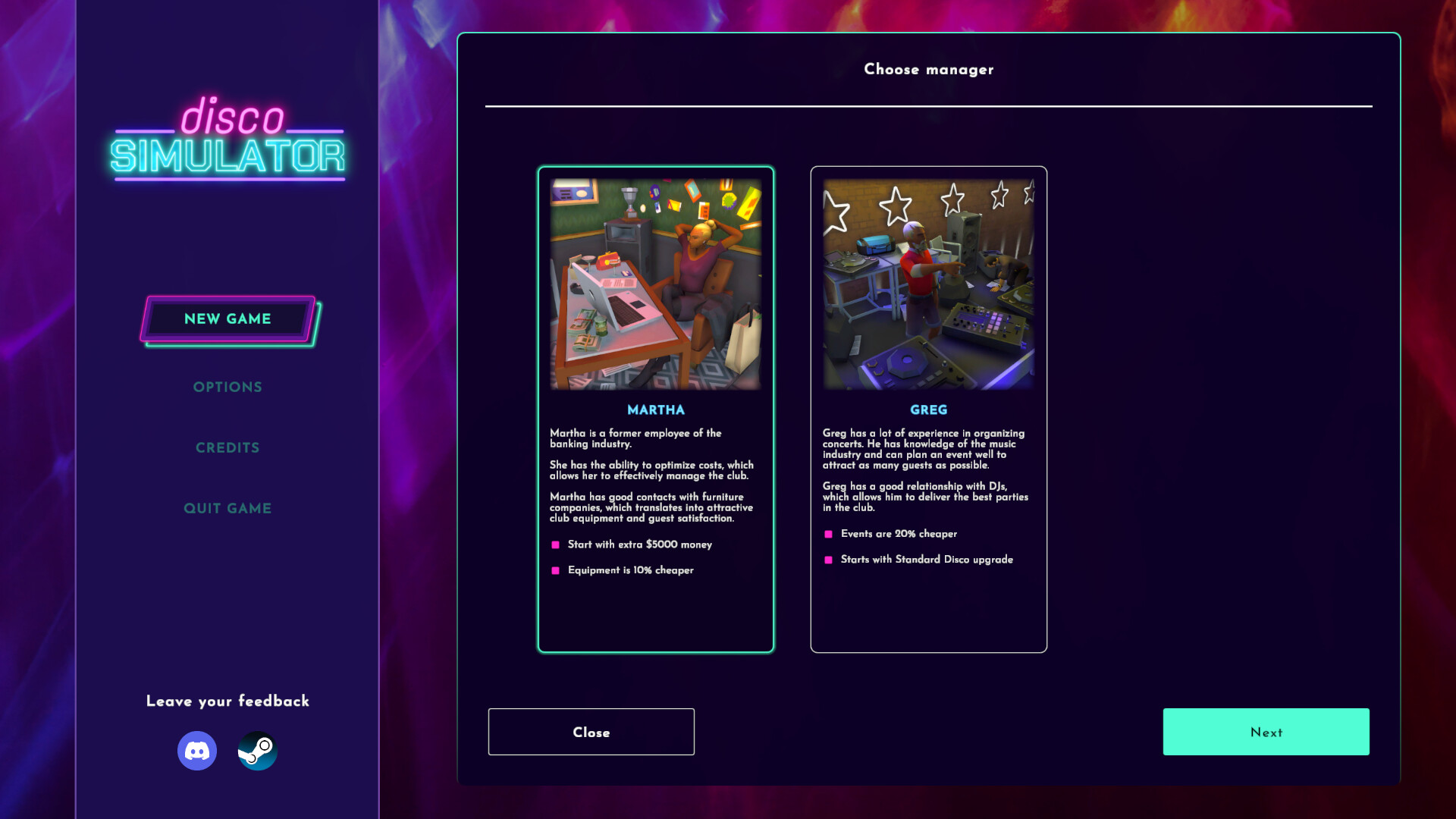Click the Equipment is 10% cheaper perk
1456x819 pixels.
coord(631,570)
